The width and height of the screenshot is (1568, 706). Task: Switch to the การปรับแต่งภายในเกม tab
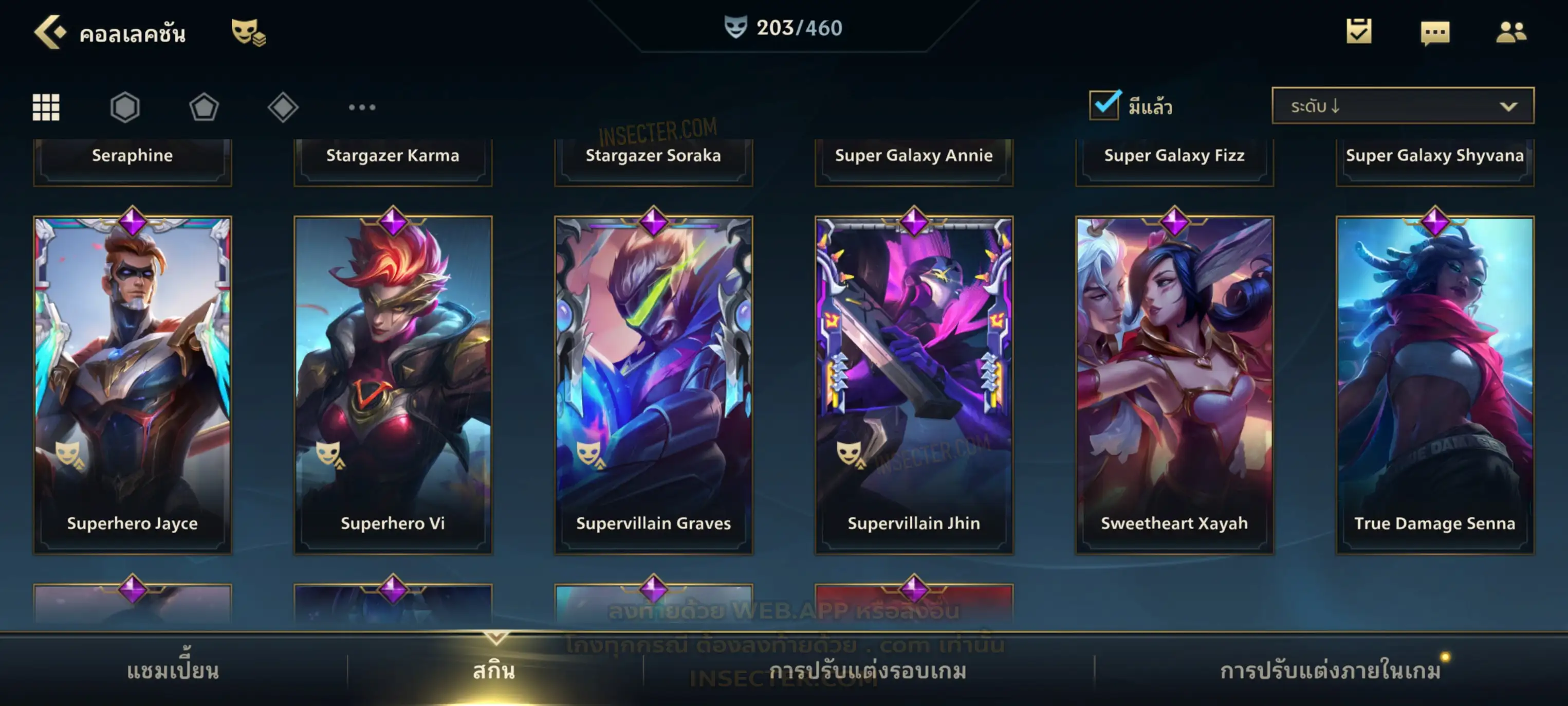point(1331,670)
